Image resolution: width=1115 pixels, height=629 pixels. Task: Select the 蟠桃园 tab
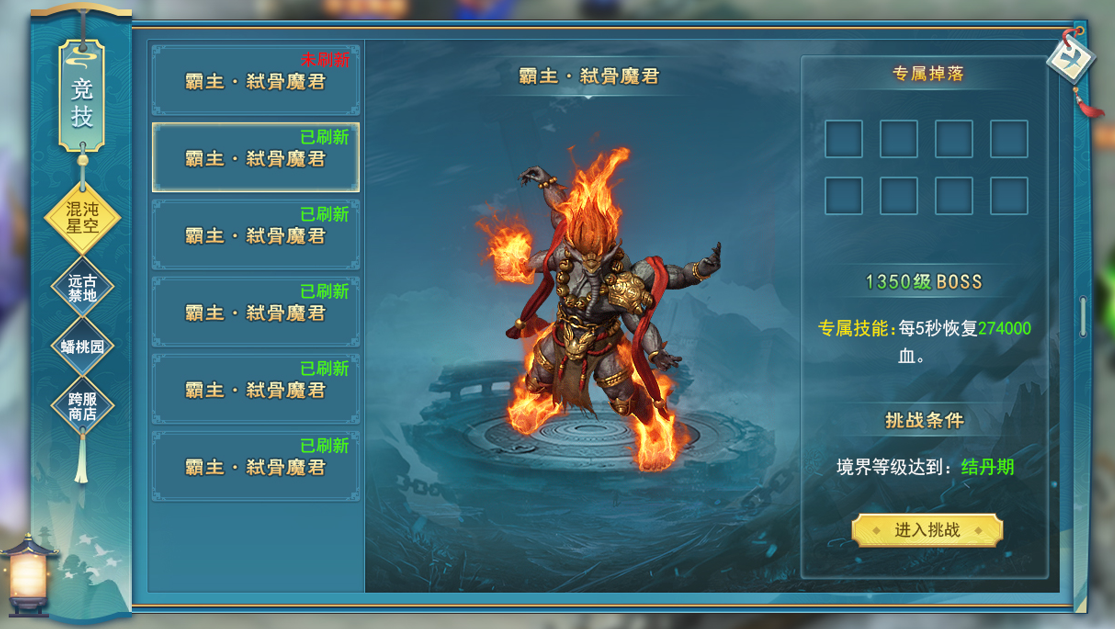pos(82,347)
